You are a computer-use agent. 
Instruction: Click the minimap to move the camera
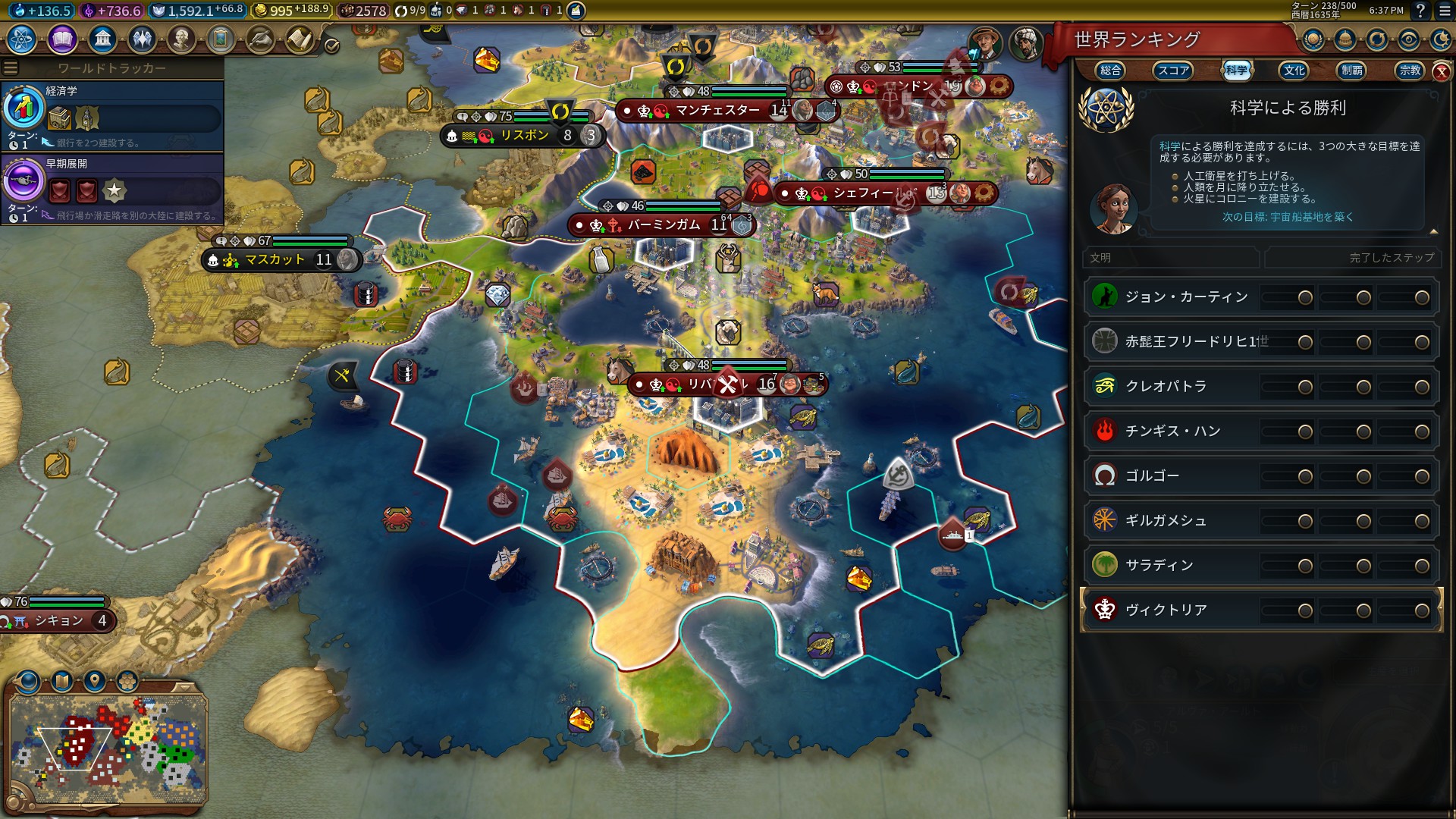(108, 748)
